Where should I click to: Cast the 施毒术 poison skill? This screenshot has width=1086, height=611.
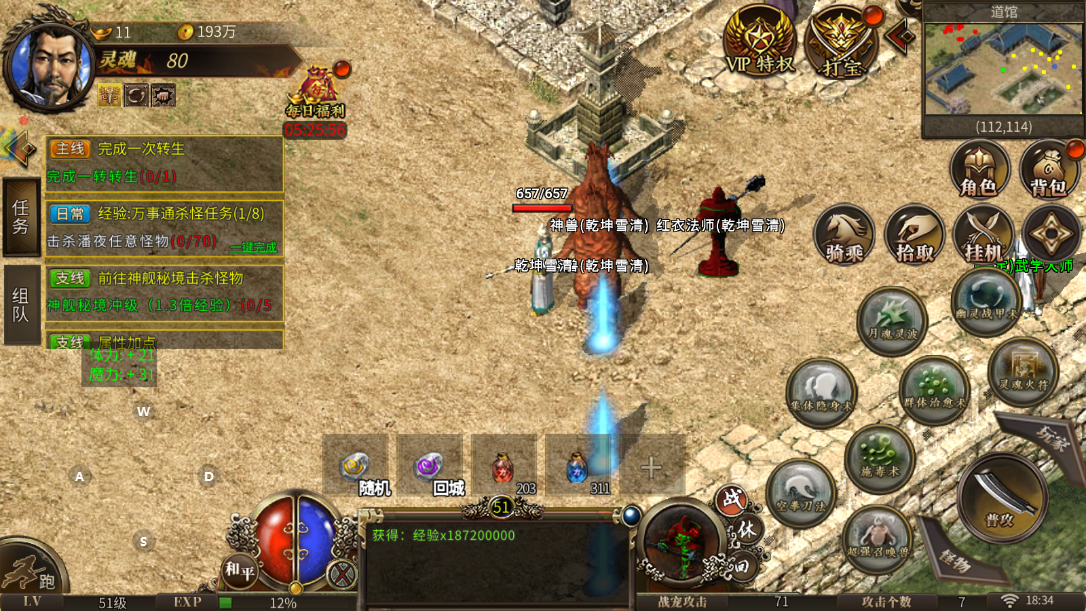click(x=880, y=458)
